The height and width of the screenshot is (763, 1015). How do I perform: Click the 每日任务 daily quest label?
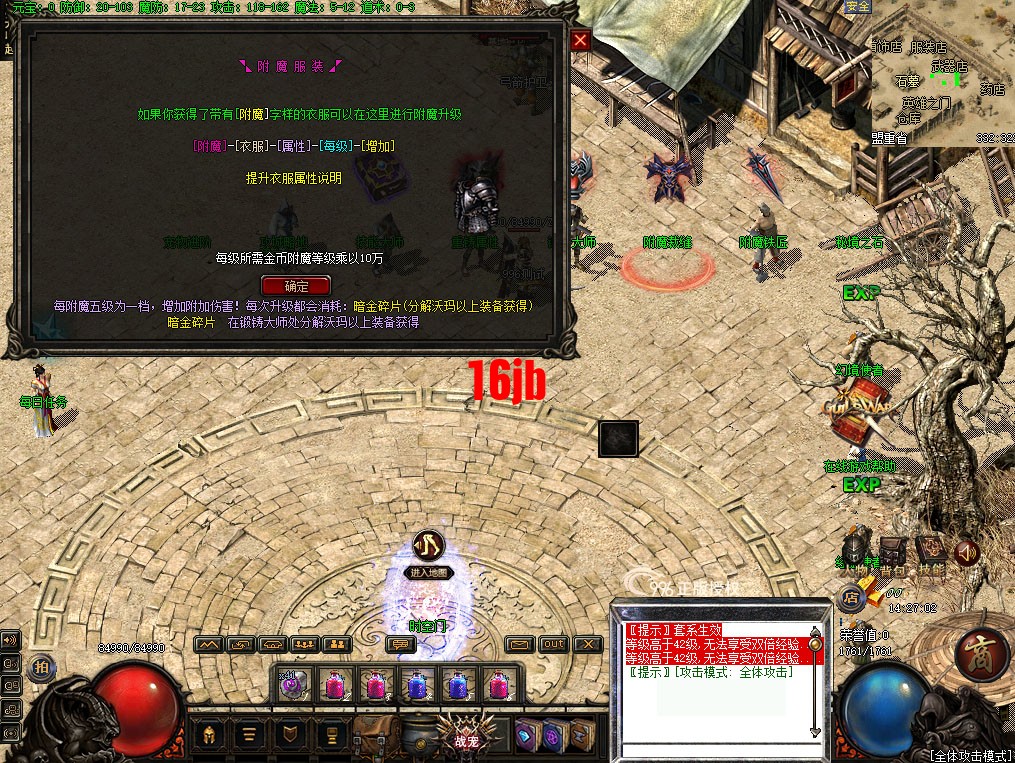[x=44, y=402]
